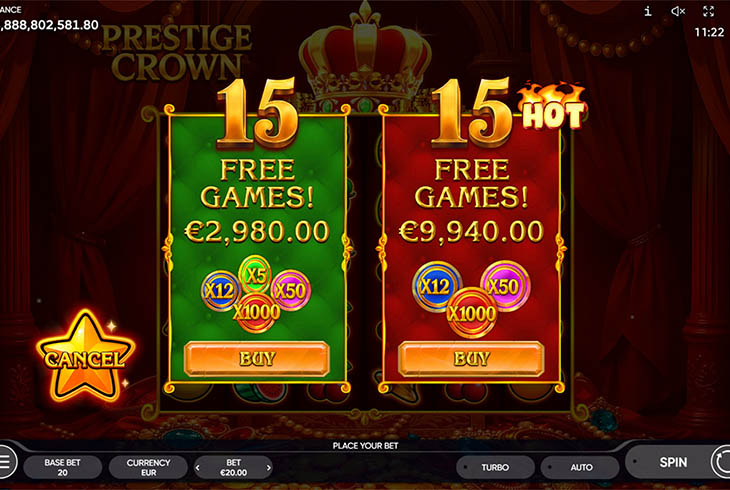The width and height of the screenshot is (730, 490).
Task: Click the circular arrow button beside Spin
Action: coord(721,462)
